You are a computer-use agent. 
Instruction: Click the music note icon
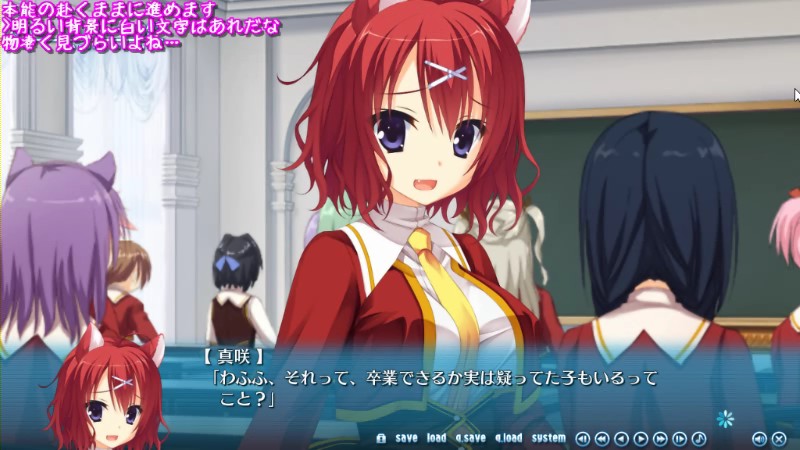coord(699,438)
